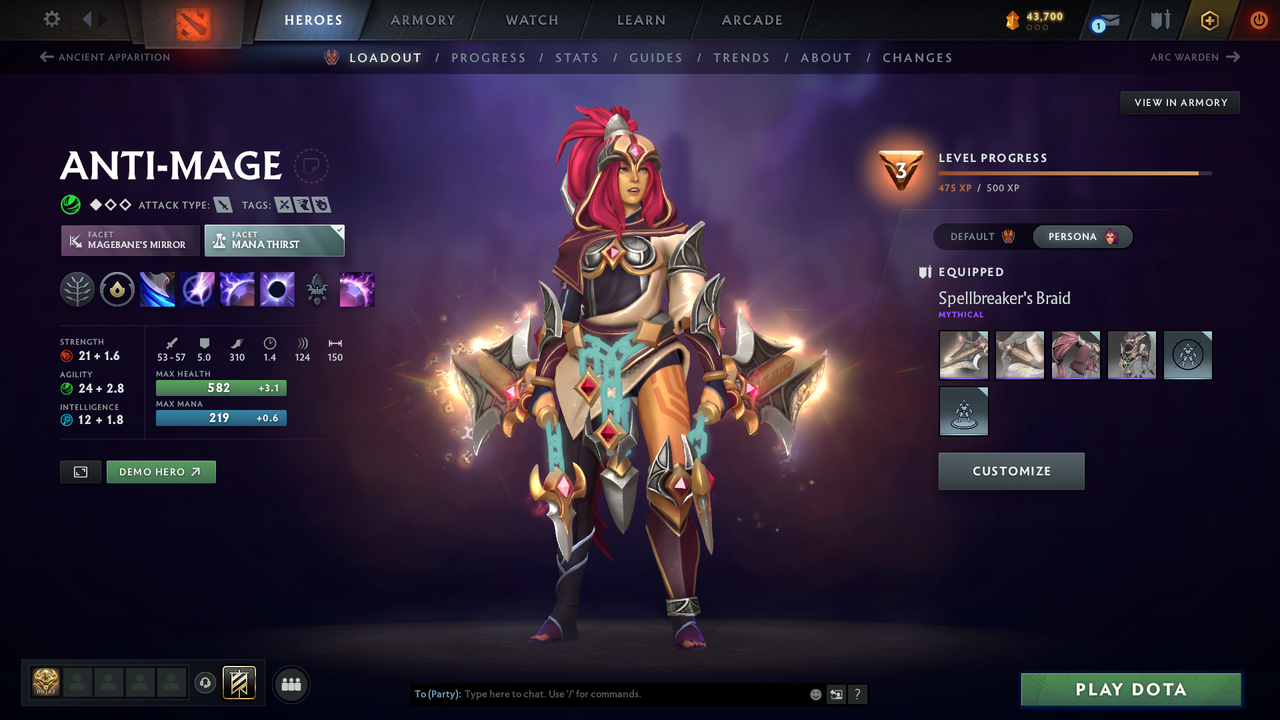Open the voice chat headset icon
This screenshot has width=1280, height=720.
point(207,684)
